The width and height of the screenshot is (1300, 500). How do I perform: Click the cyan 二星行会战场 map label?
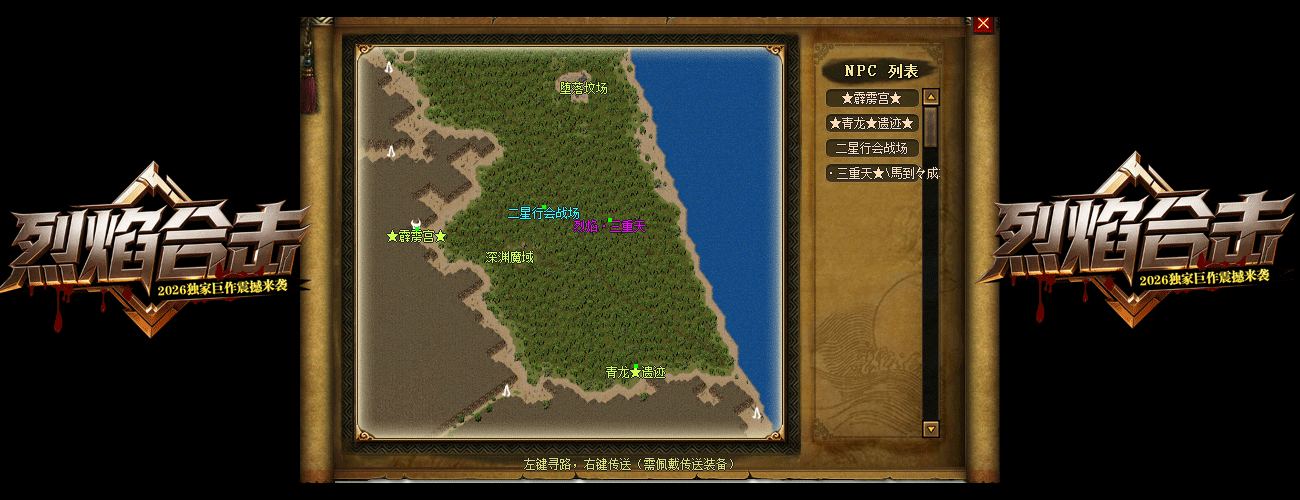(x=543, y=213)
